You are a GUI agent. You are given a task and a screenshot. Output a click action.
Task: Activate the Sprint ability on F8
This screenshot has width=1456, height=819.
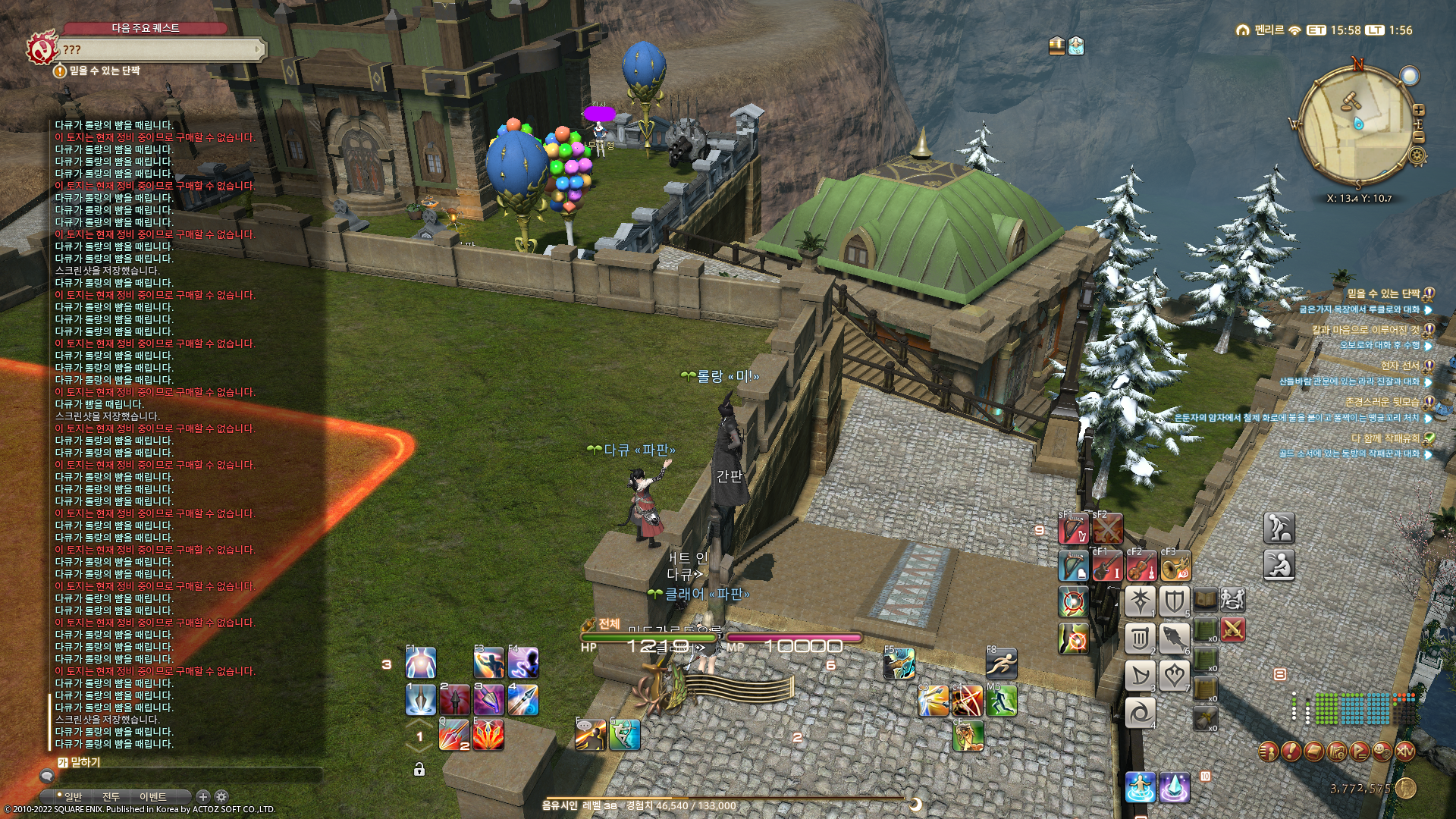(1001, 664)
